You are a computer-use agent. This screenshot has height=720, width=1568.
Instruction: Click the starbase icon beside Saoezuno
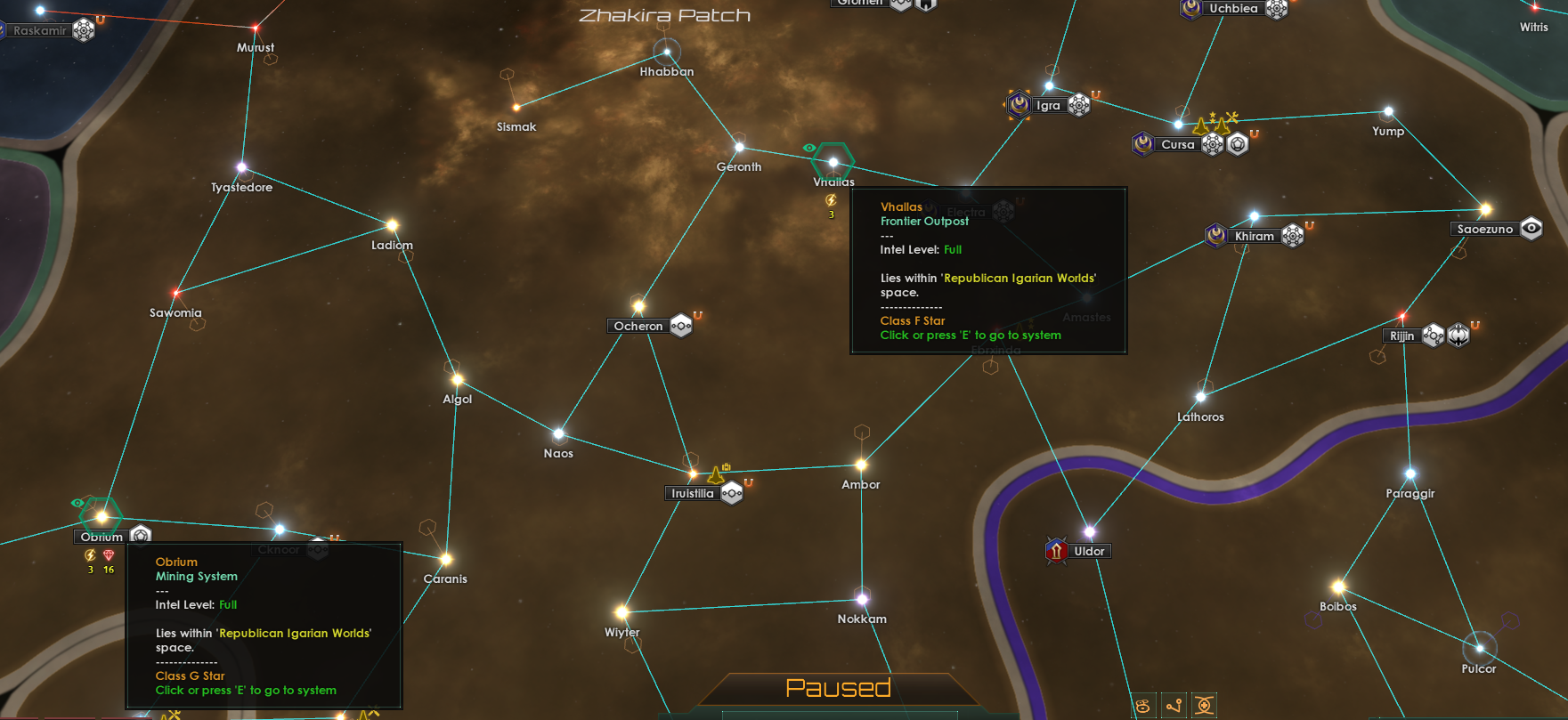point(1531,228)
